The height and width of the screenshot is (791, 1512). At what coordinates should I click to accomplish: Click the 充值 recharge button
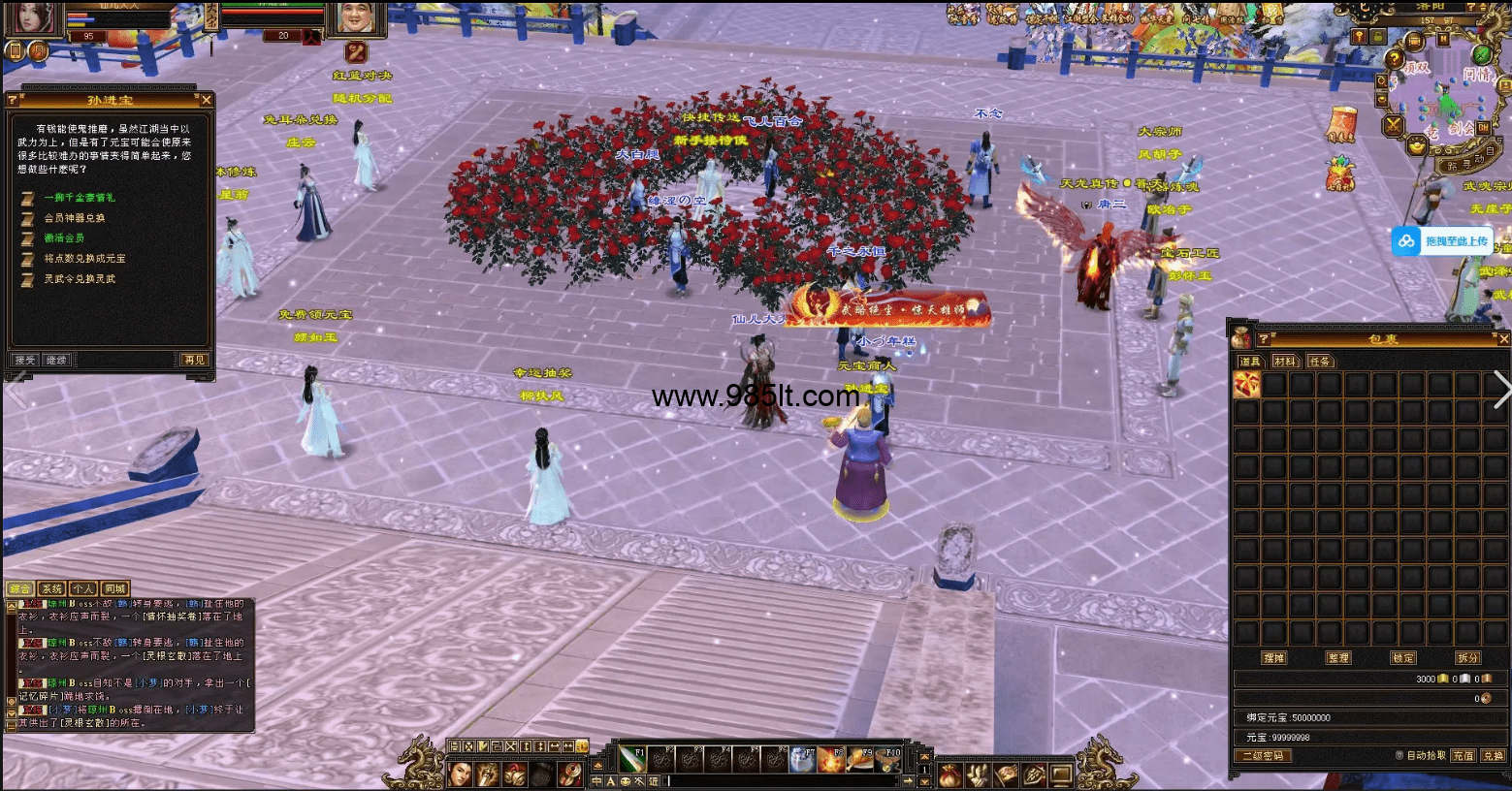[x=1463, y=755]
